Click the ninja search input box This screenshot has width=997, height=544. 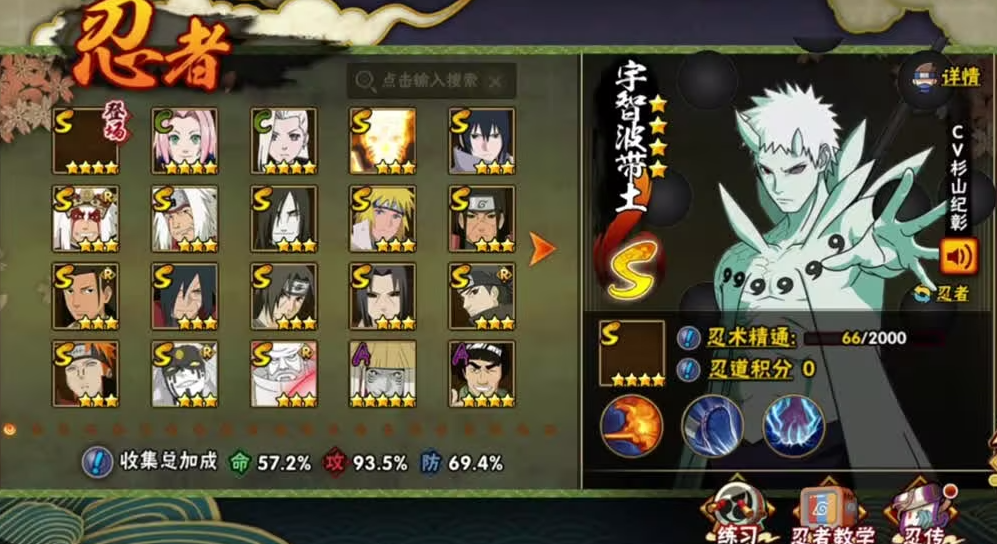click(x=432, y=81)
